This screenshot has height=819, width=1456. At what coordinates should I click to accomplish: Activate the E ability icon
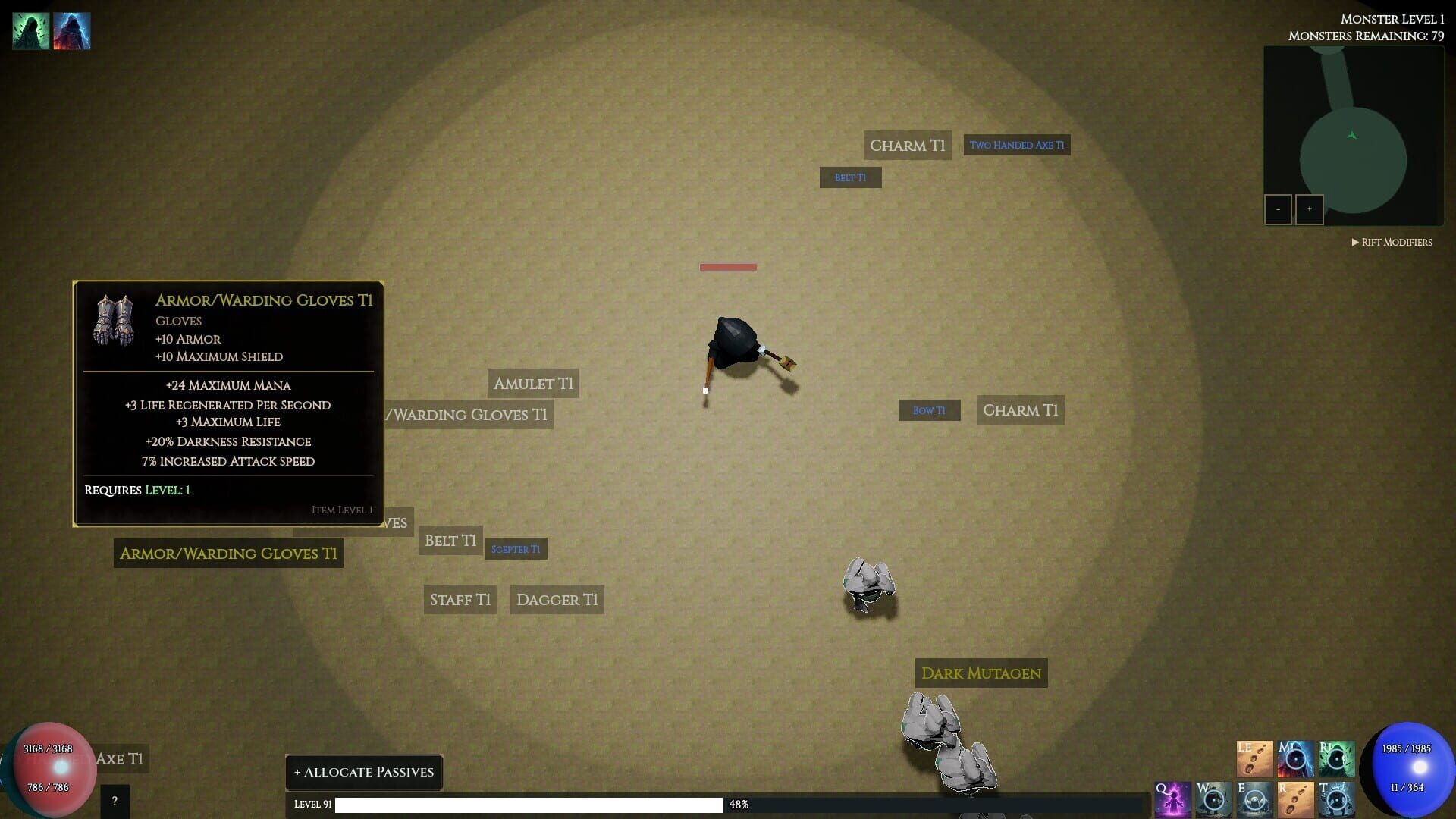(1254, 799)
